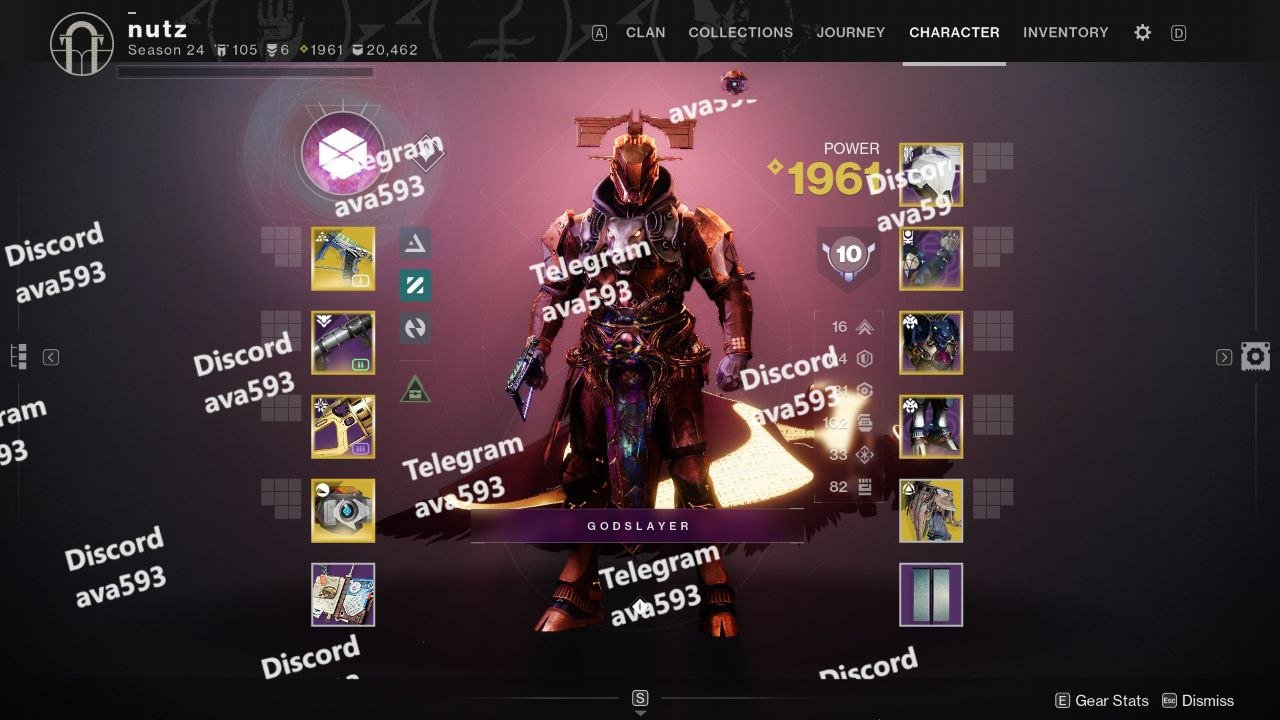Select the gold power weapon slot
The image size is (1280, 720).
coord(343,426)
